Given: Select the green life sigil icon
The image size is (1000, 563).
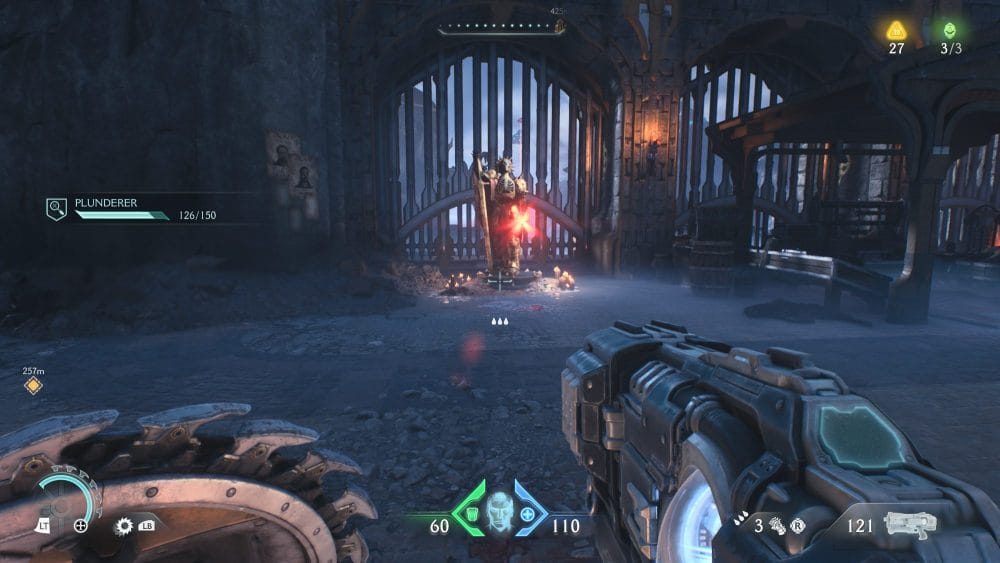Looking at the screenshot, I should coord(949,30).
